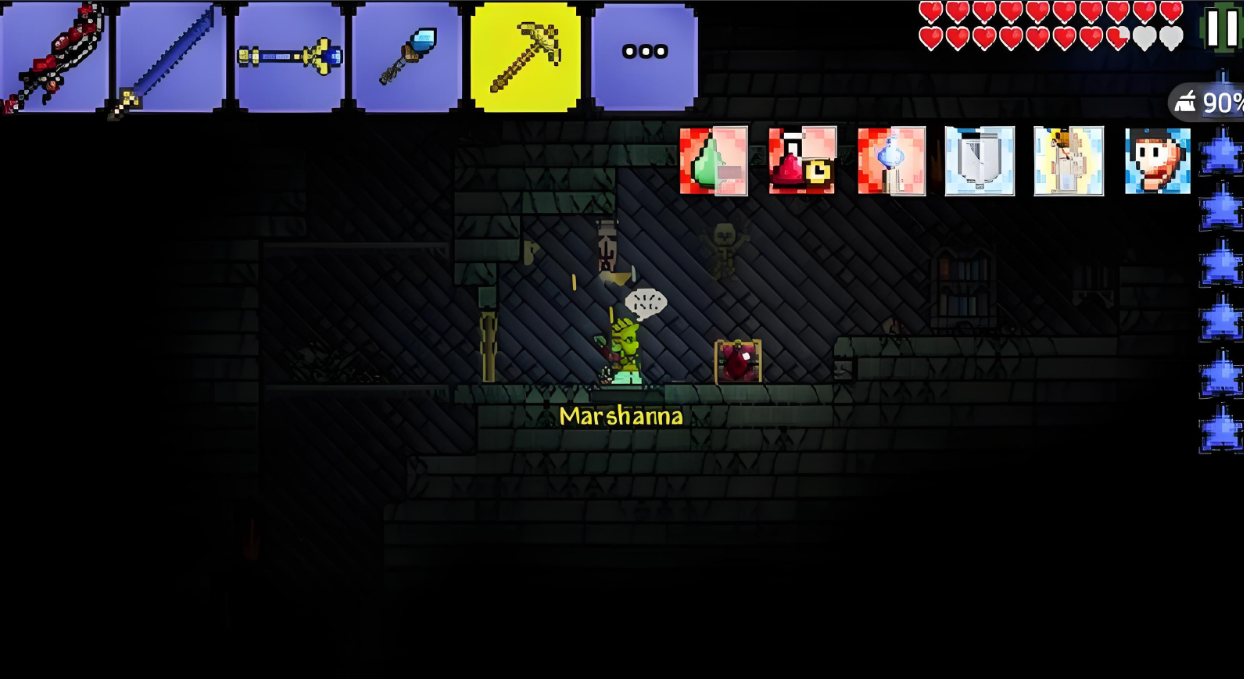Toggle the 90% zoom indicator
This screenshot has width=1244, height=679.
1208,102
